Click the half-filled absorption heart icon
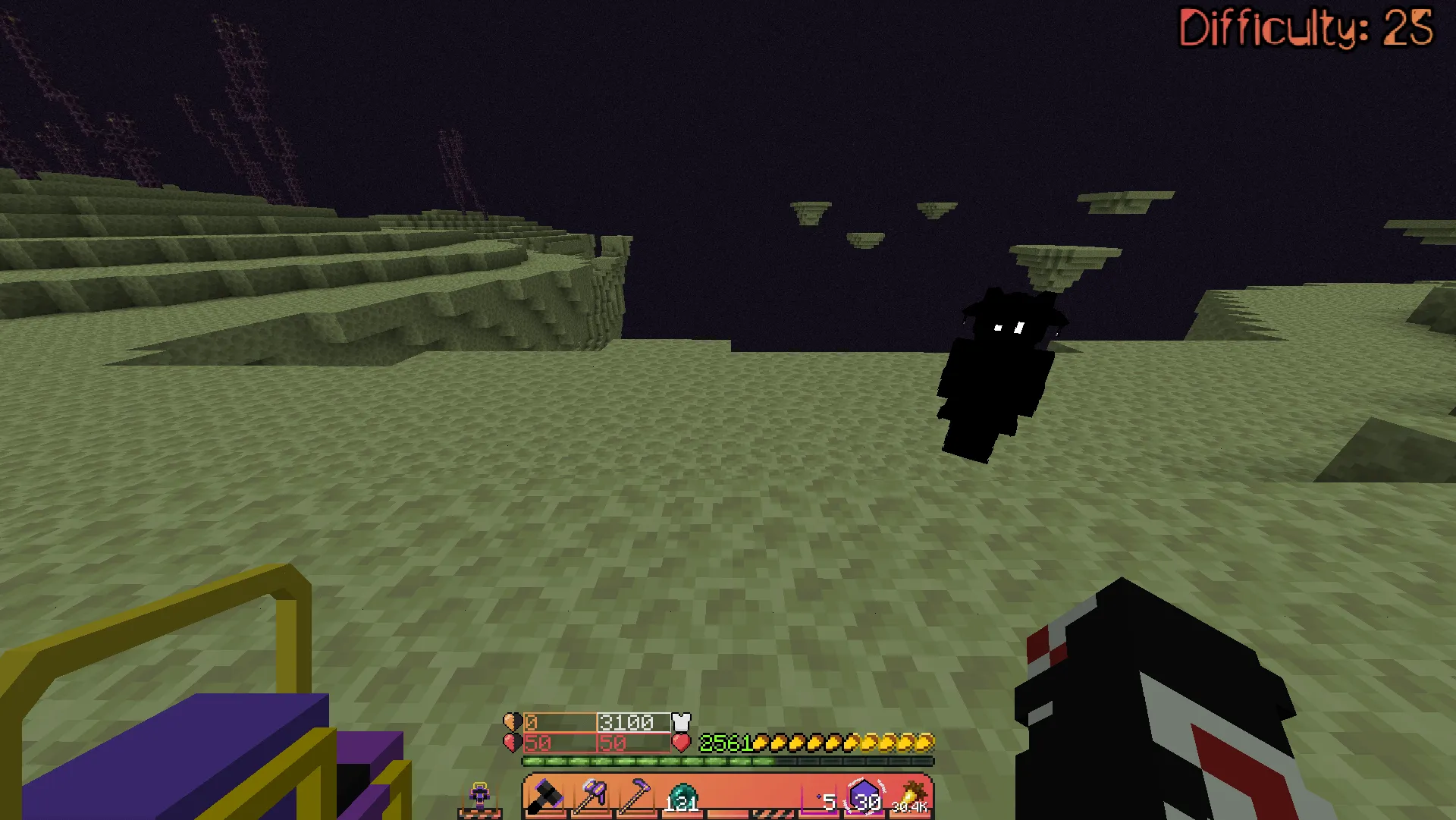The image size is (1456, 820). click(x=513, y=721)
